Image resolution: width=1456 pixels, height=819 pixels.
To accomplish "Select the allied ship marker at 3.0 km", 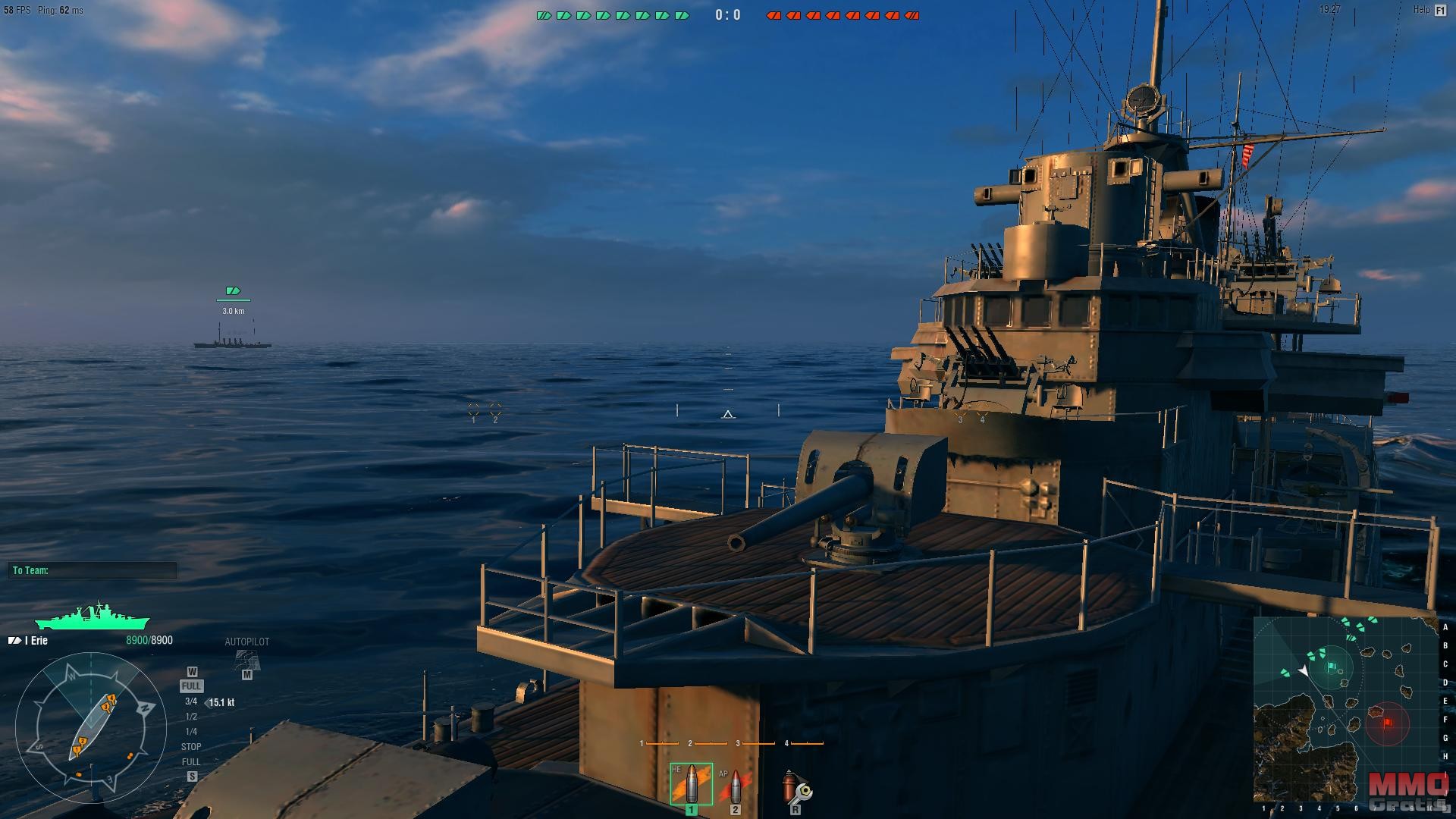I will click(233, 291).
